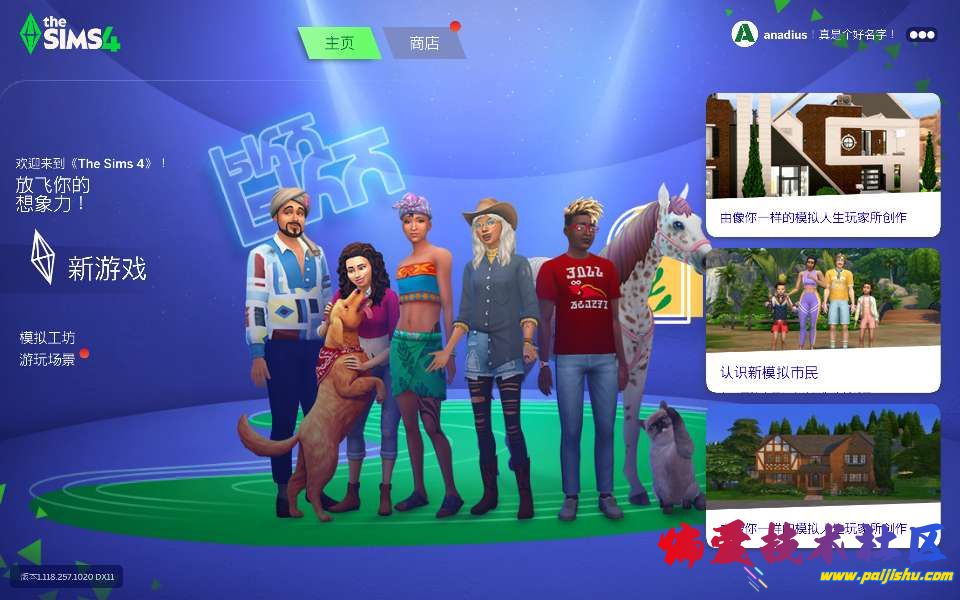Open the 认识新模拟市民 card
Viewport: 960px width, 600px height.
(x=823, y=320)
